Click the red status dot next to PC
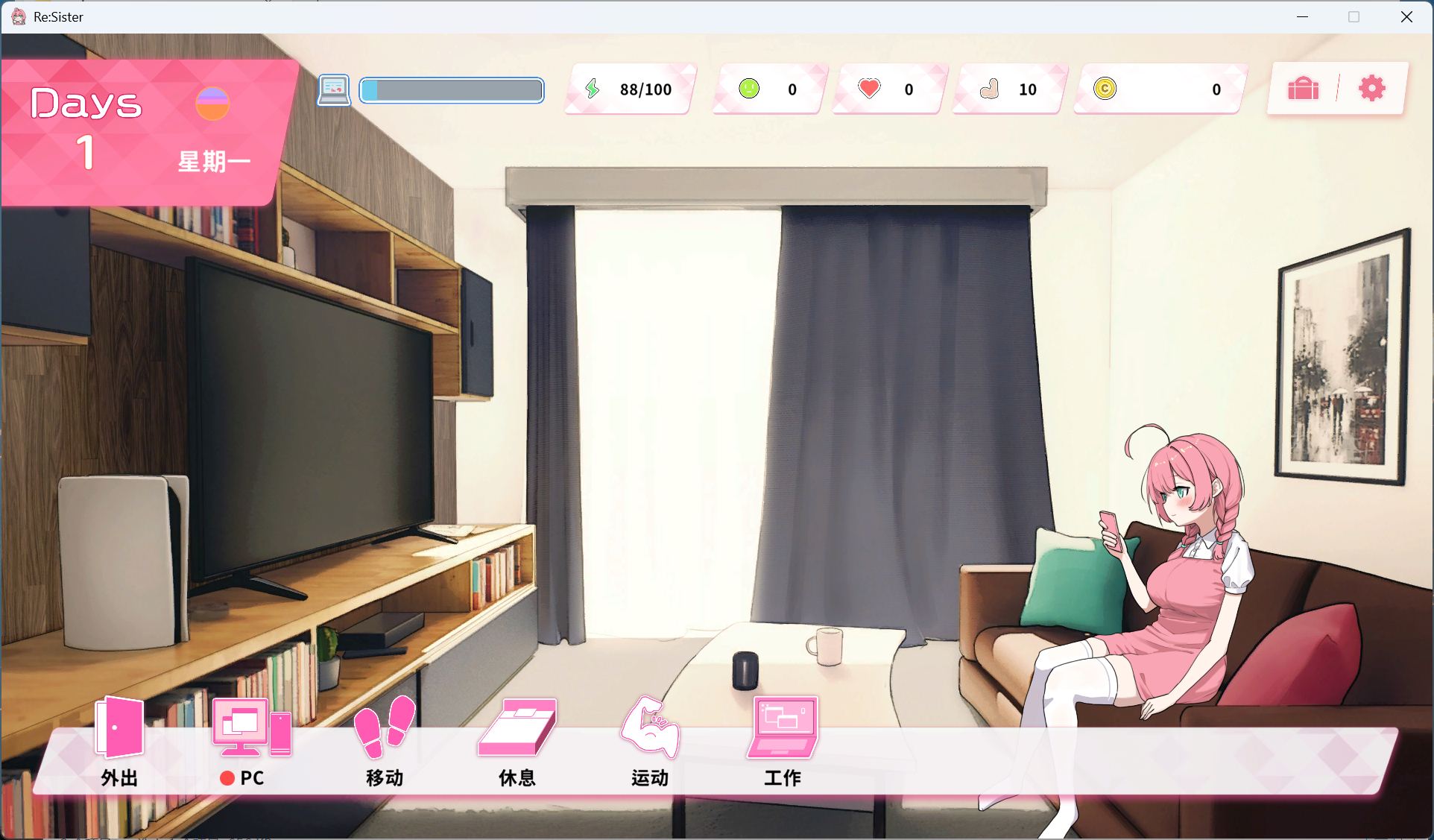Screen dimensions: 1434x840 click(x=227, y=779)
